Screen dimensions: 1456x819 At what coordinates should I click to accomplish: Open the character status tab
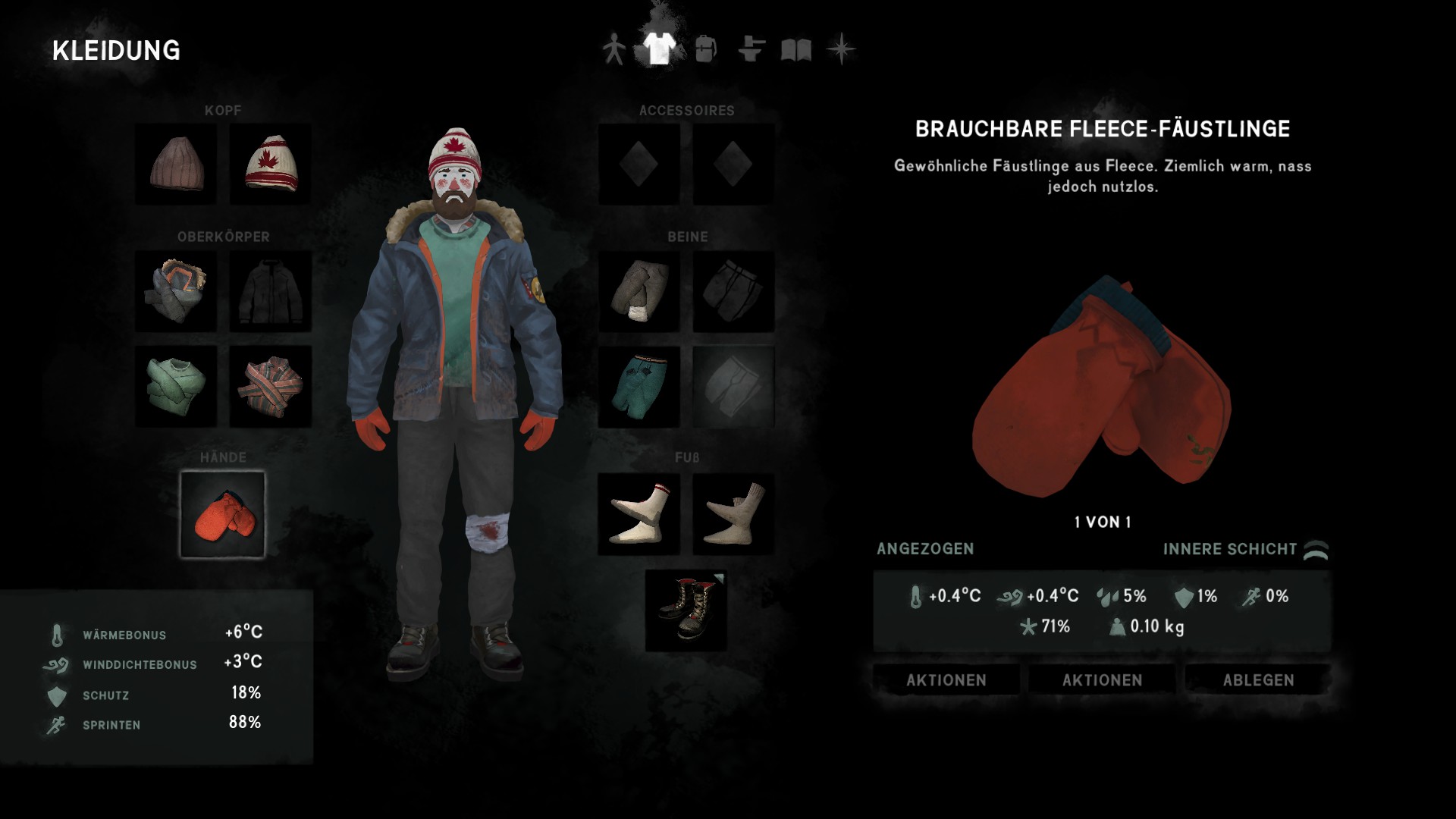[x=613, y=50]
